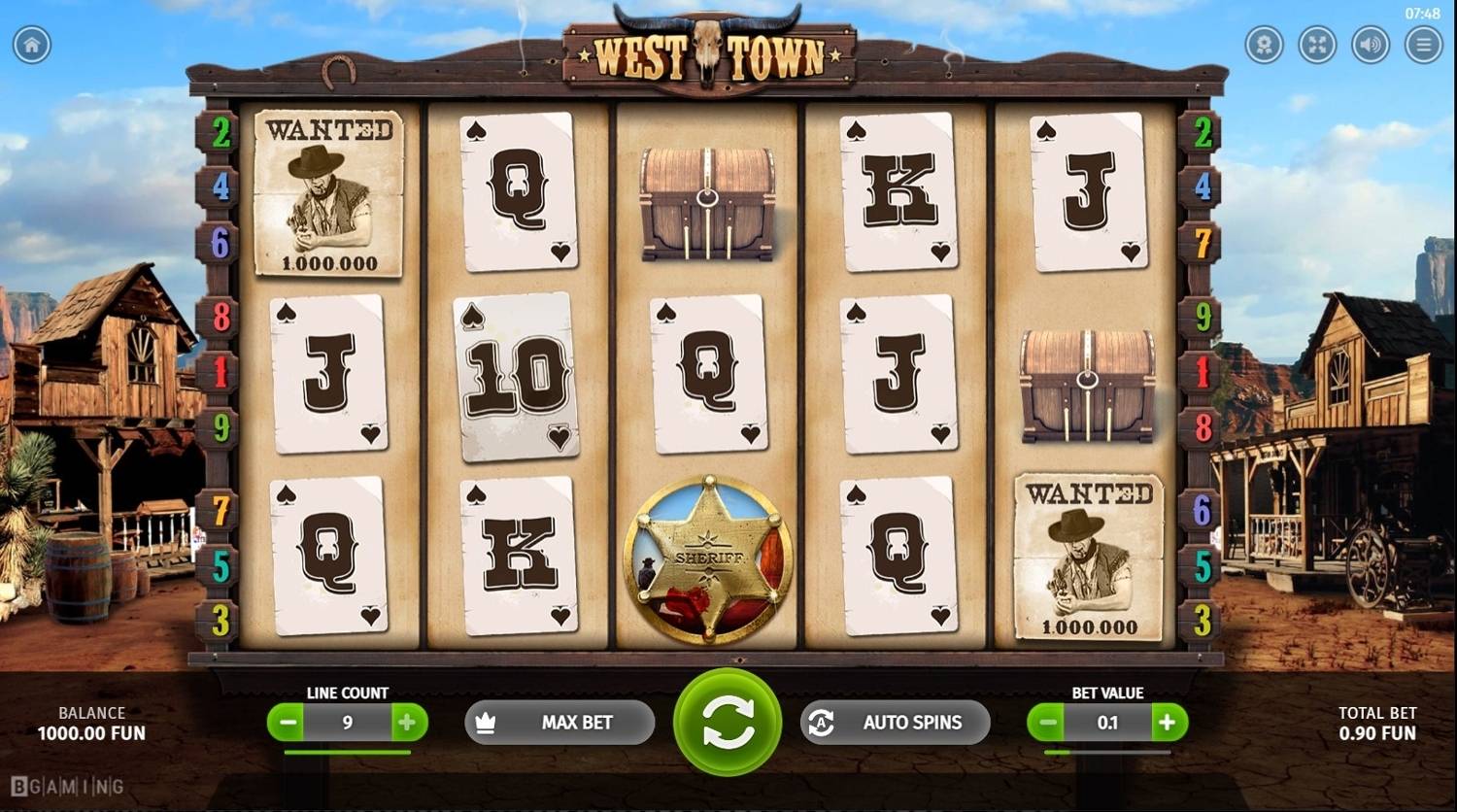Increase the line count with the plus button
The image size is (1457, 812).
pos(408,723)
